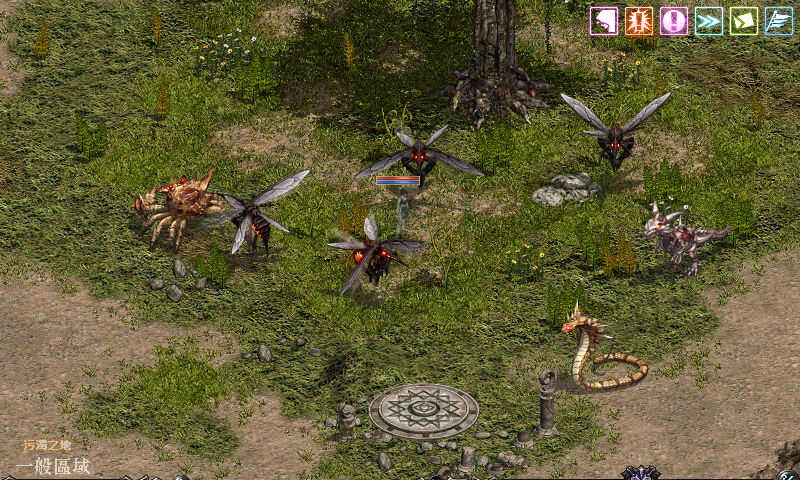800x480 pixels.
Task: Click the cyan double-chevron icon
Action: pyautogui.click(x=709, y=21)
